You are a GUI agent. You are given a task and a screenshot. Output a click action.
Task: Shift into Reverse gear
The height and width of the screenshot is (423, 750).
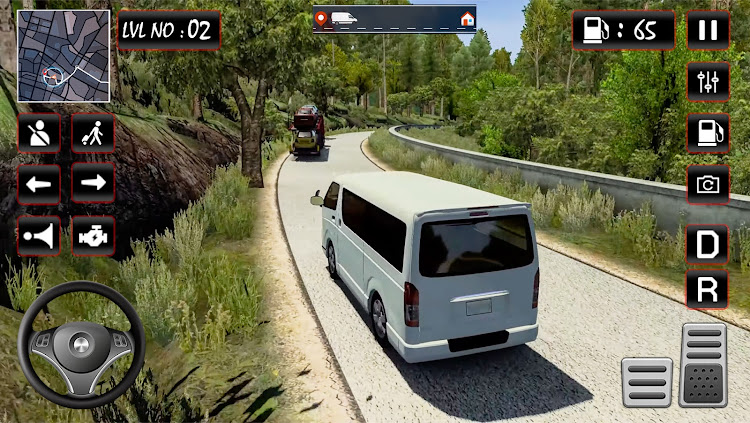pyautogui.click(x=707, y=290)
